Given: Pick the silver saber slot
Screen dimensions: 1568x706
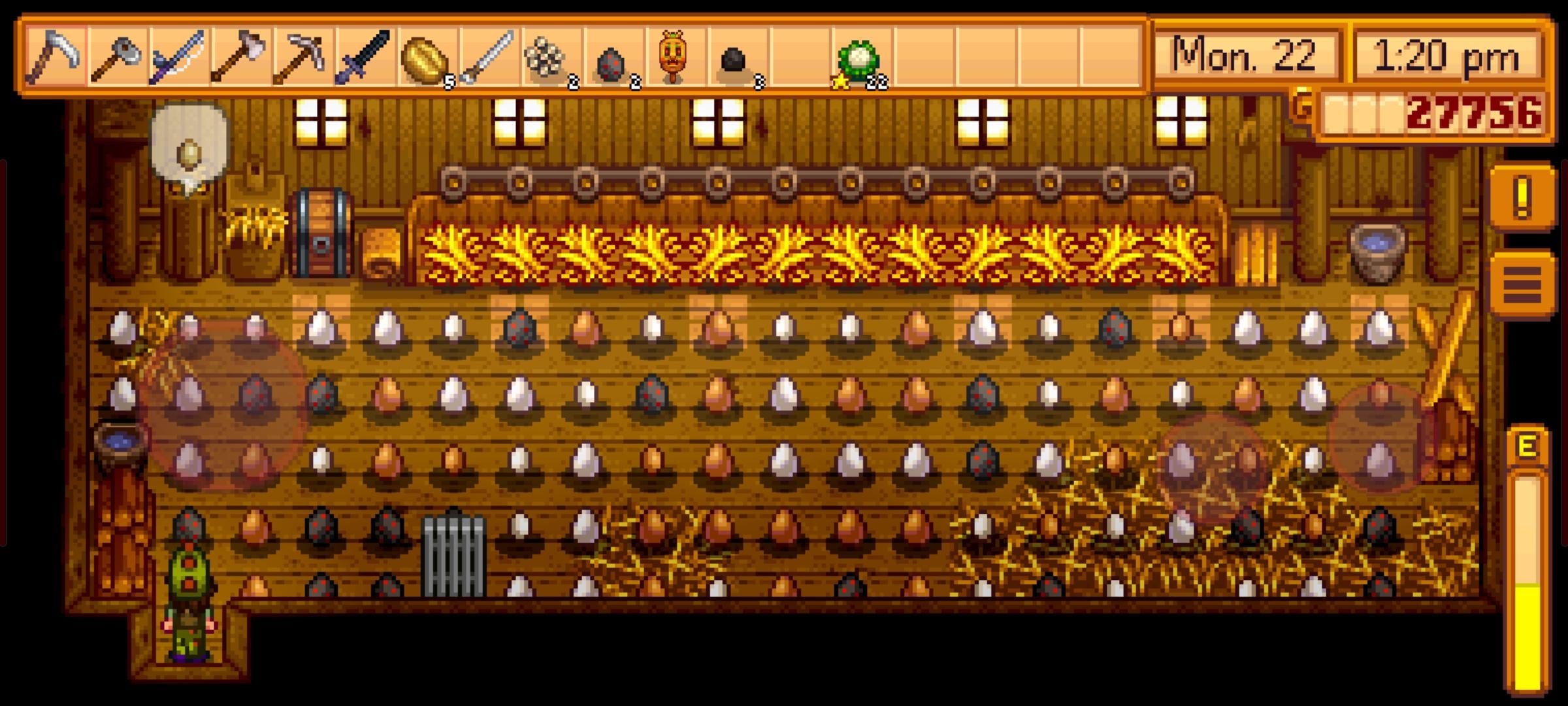Looking at the screenshot, I should [489, 58].
